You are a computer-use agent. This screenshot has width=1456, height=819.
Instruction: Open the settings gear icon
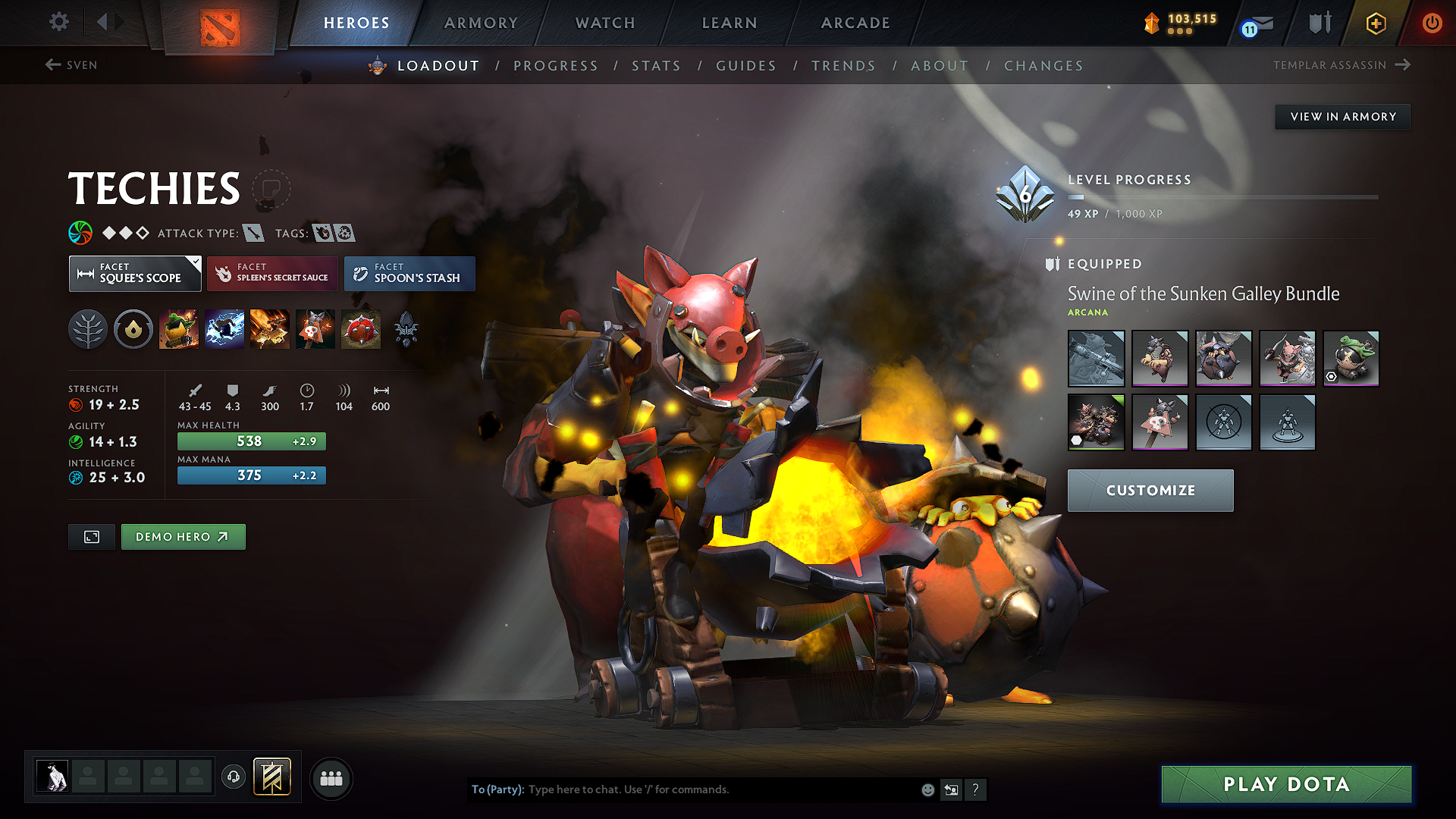tap(58, 22)
